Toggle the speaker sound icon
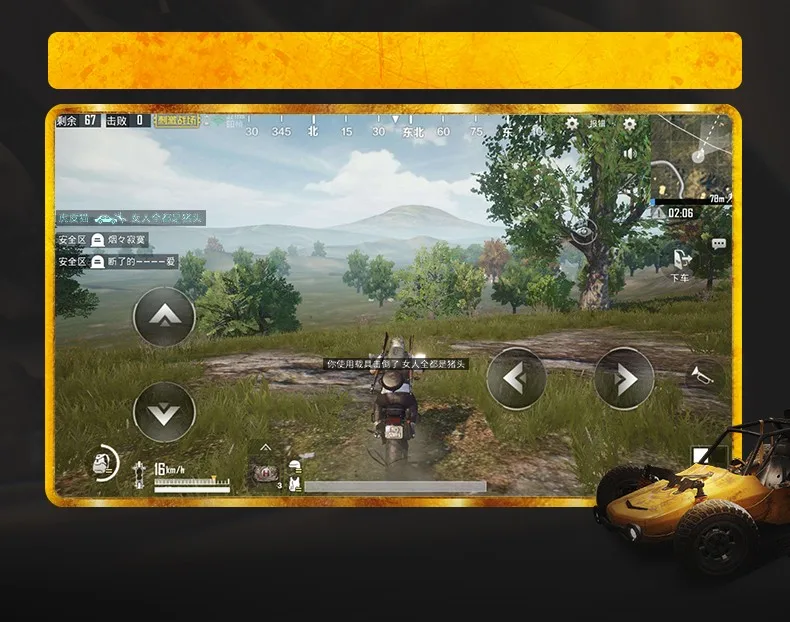The width and height of the screenshot is (790, 622). point(630,153)
